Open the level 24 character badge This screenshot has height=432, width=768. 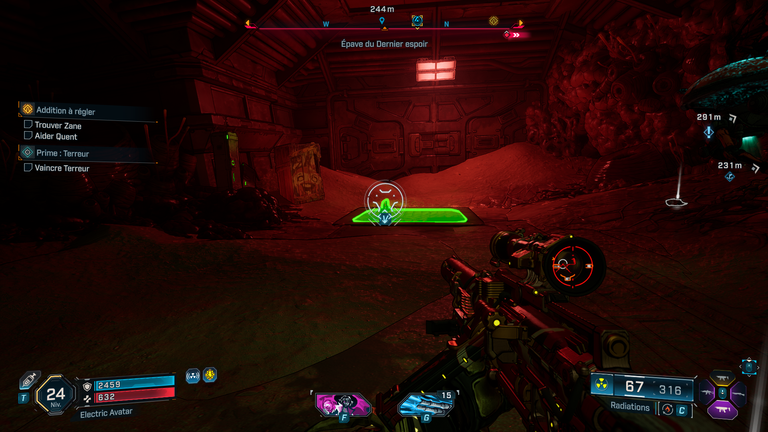pyautogui.click(x=56, y=394)
